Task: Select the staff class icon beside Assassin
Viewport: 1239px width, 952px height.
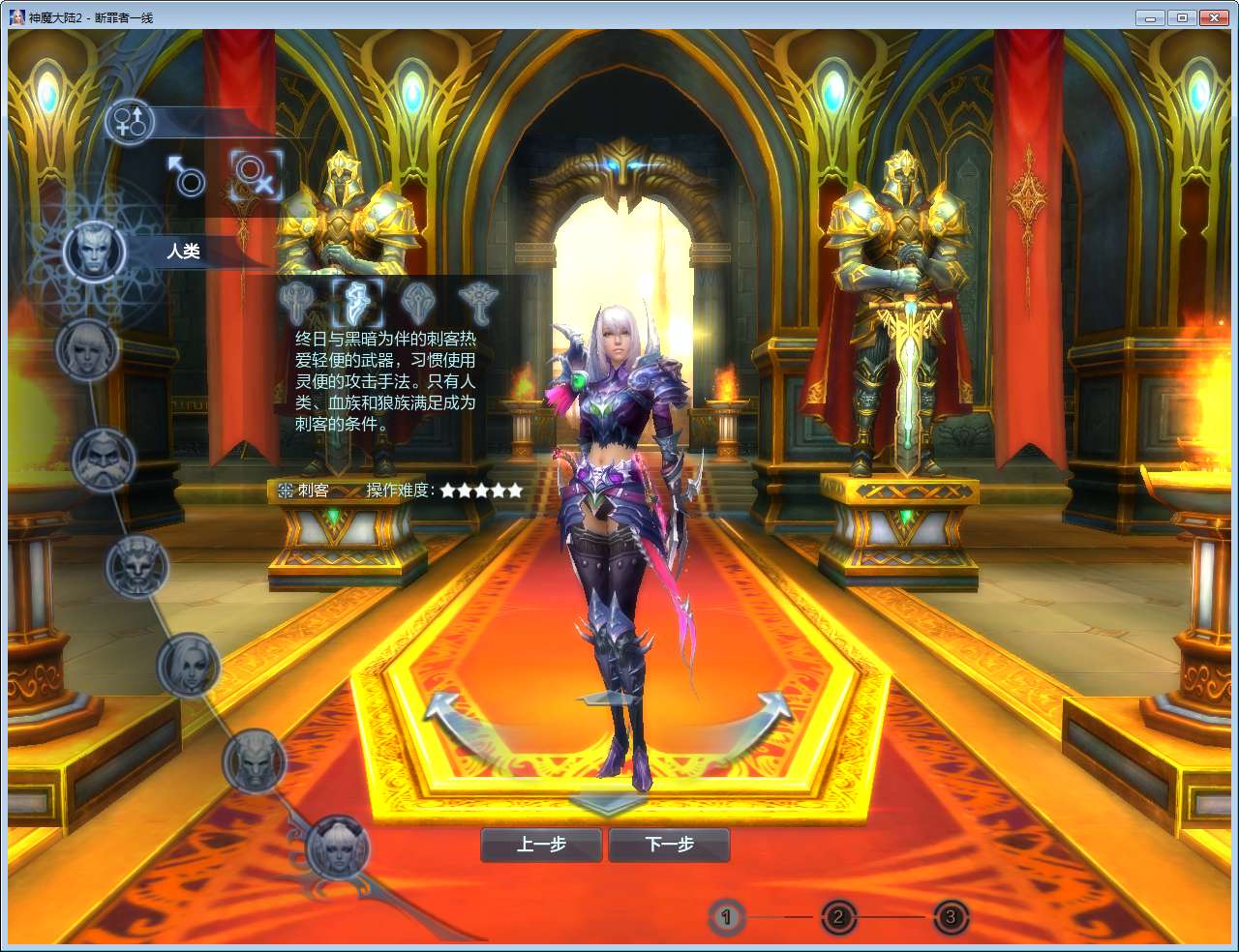Action: [416, 300]
